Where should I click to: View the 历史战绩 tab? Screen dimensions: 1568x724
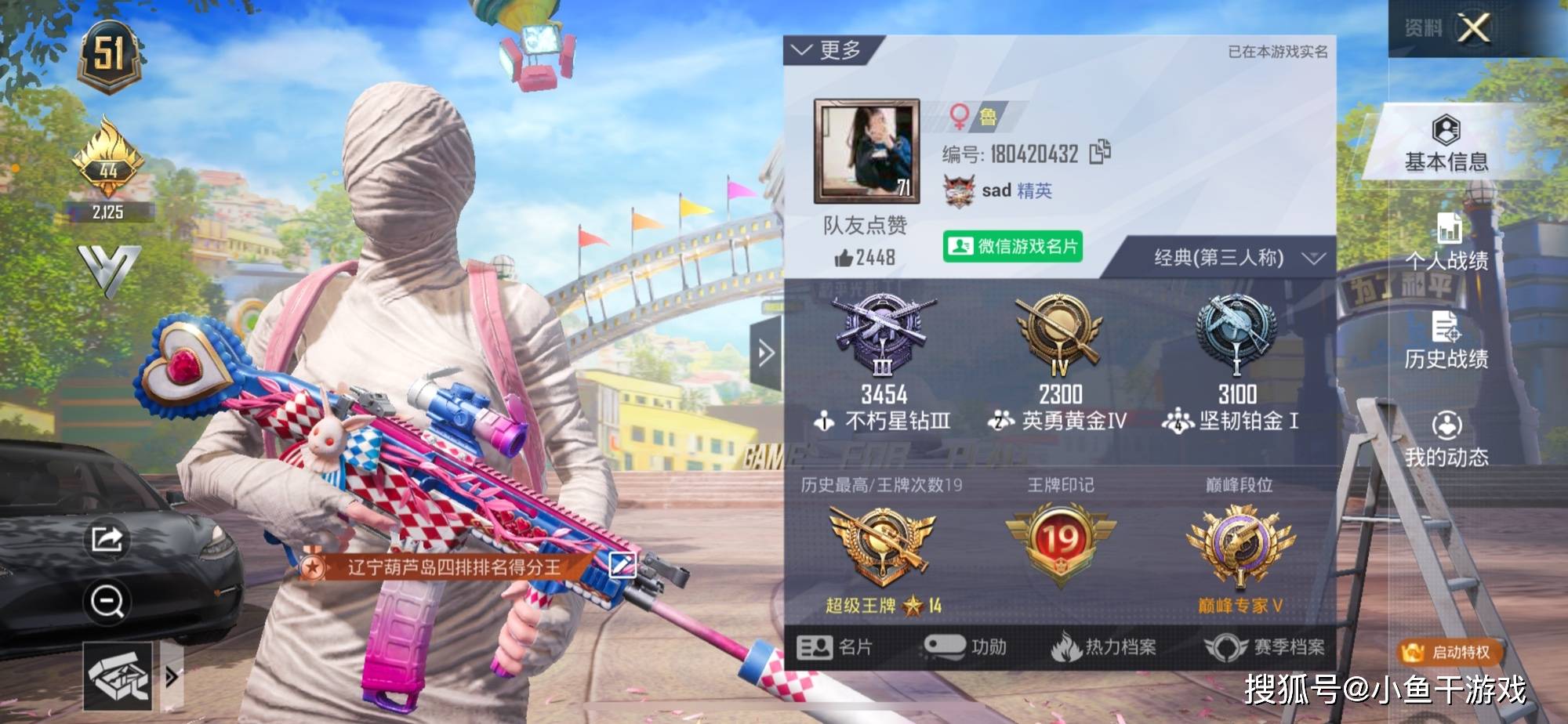(1446, 340)
